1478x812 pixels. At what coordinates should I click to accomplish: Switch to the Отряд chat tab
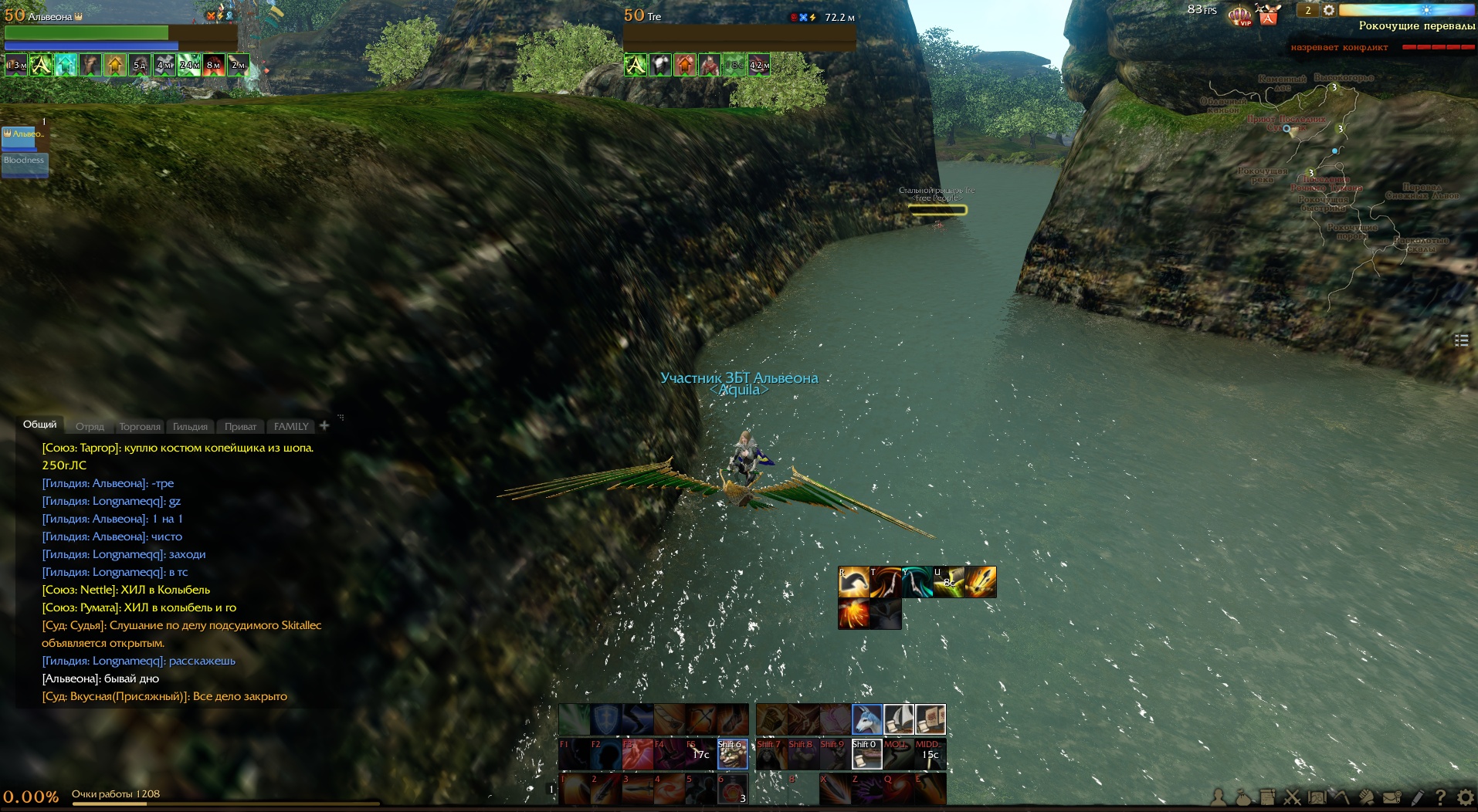(90, 426)
